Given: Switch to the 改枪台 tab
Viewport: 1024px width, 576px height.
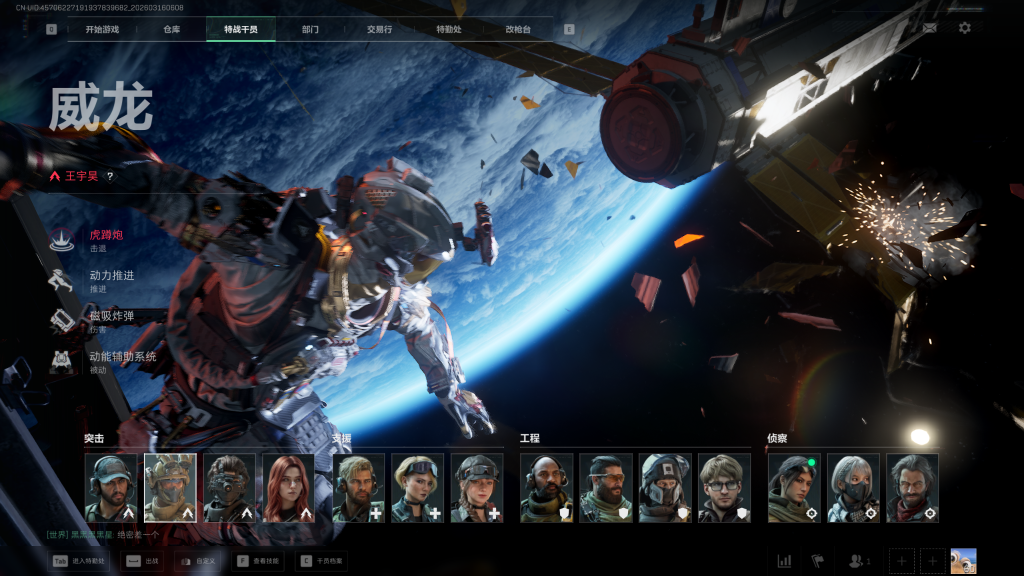Looking at the screenshot, I should 518,29.
